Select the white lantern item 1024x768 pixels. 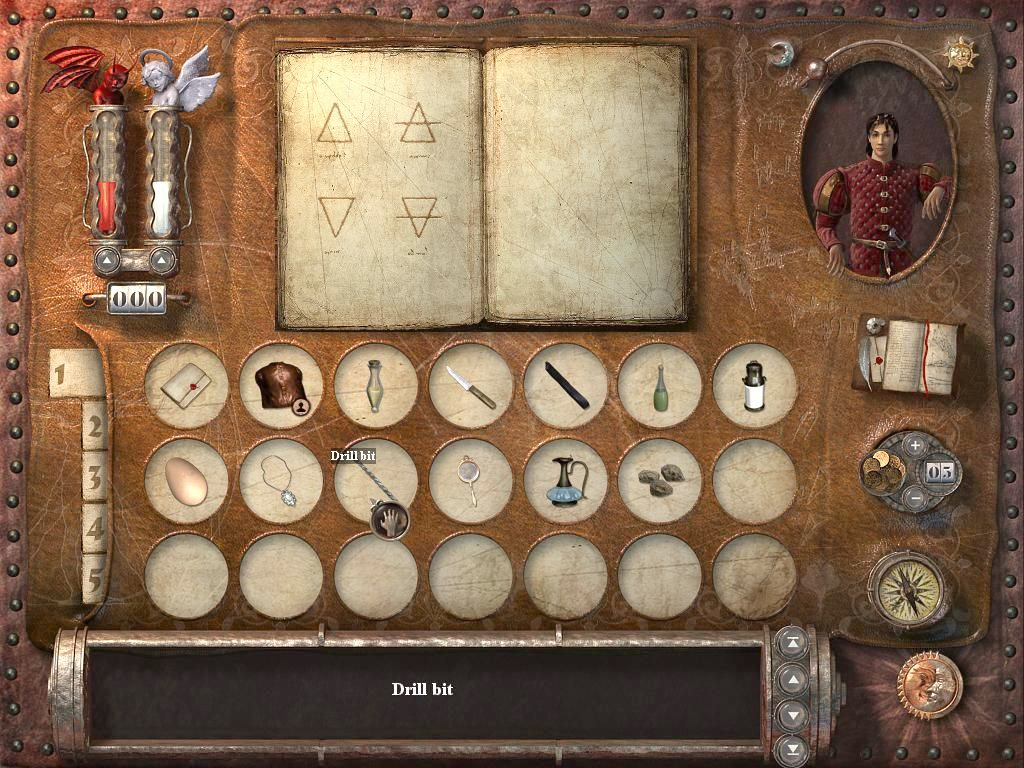click(754, 386)
